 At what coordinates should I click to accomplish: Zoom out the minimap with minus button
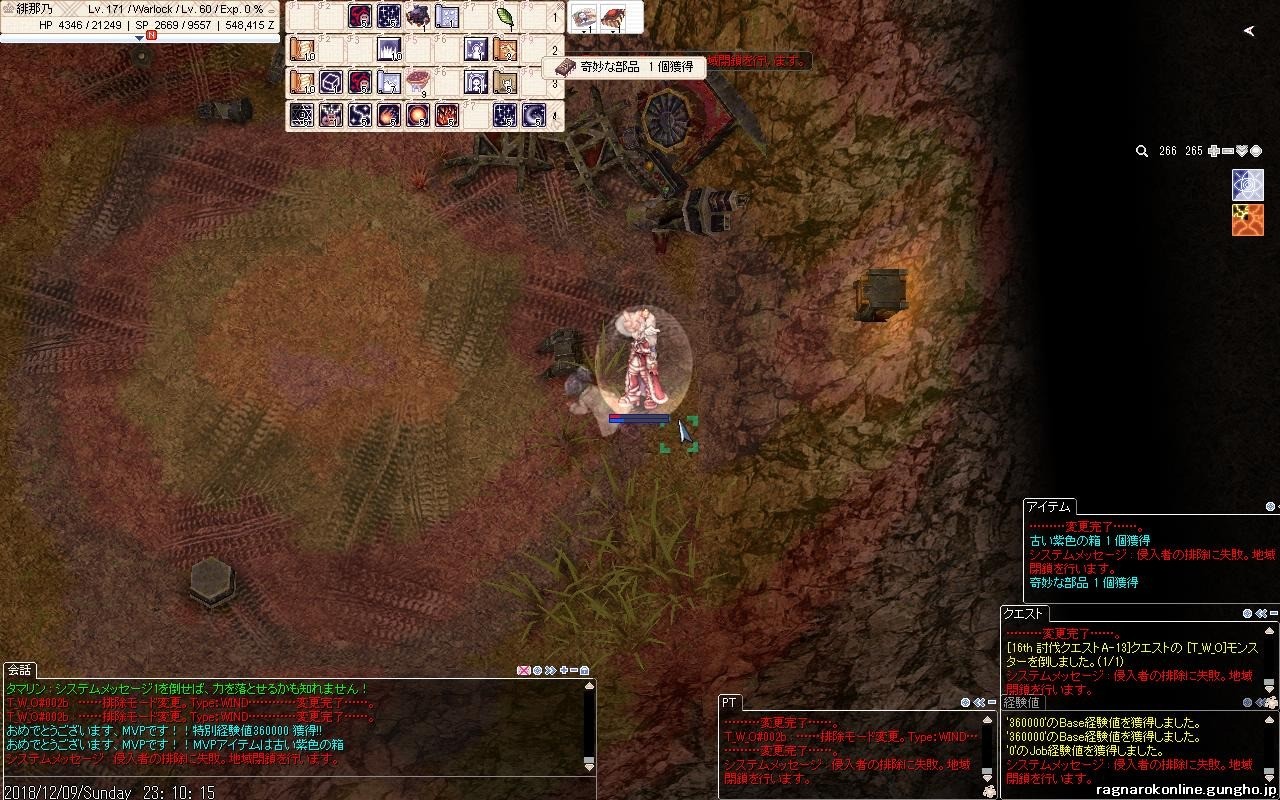pyautogui.click(x=1228, y=151)
